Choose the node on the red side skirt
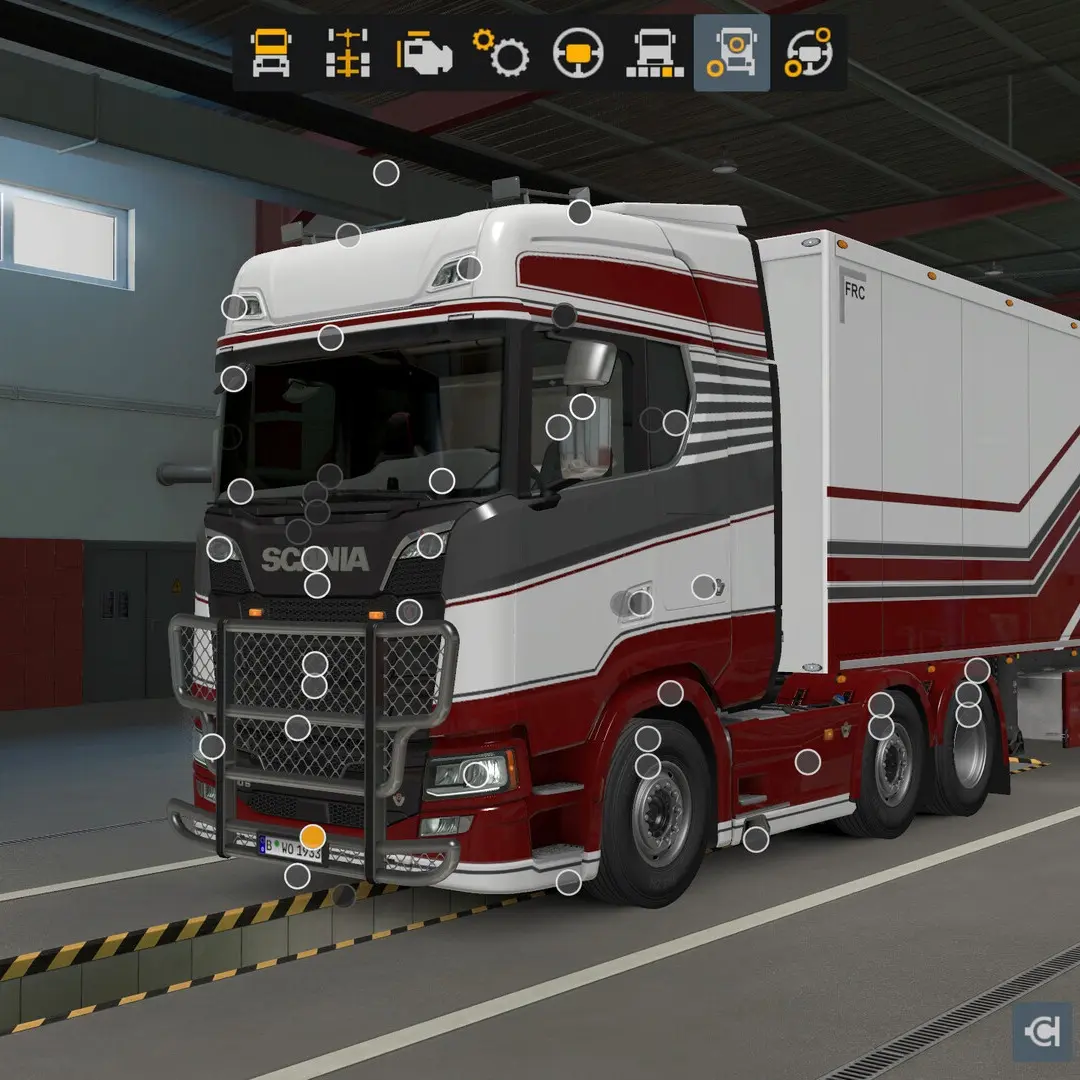This screenshot has height=1080, width=1080. click(808, 762)
